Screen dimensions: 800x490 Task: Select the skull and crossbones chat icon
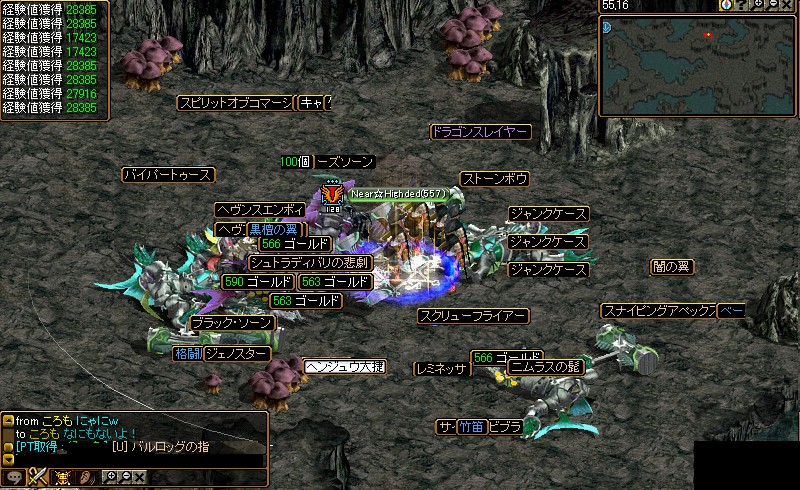(63, 477)
